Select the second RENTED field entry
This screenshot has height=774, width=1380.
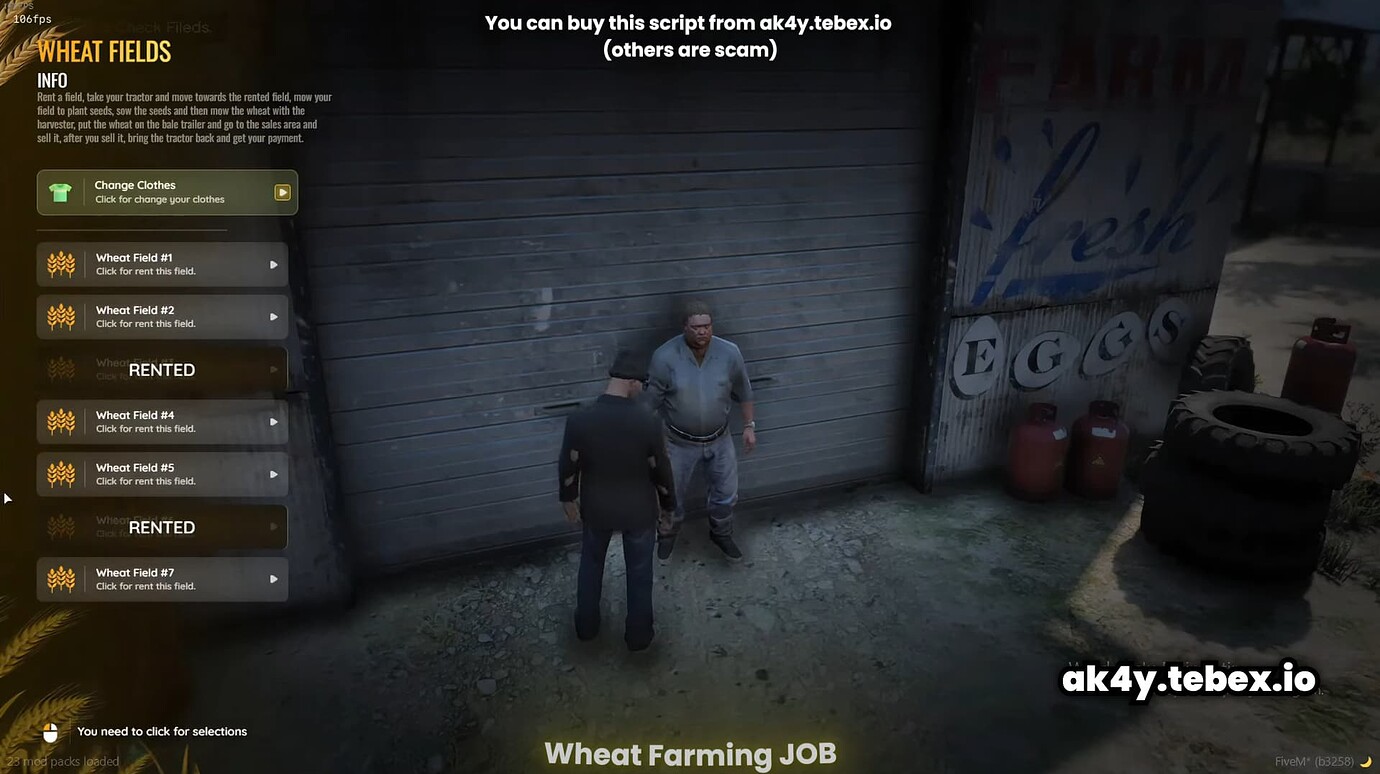[160, 526]
